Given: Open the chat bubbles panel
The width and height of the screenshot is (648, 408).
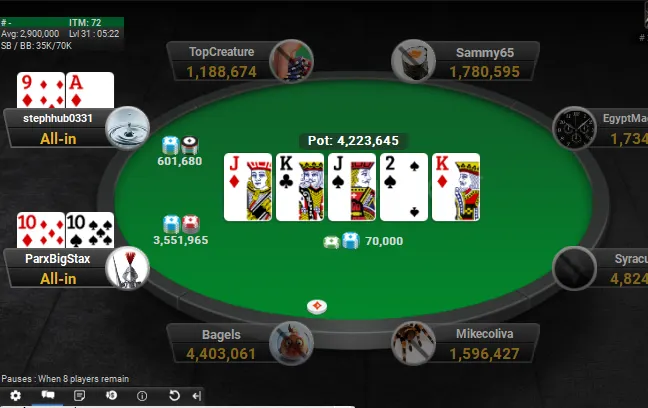Looking at the screenshot, I should (47, 396).
